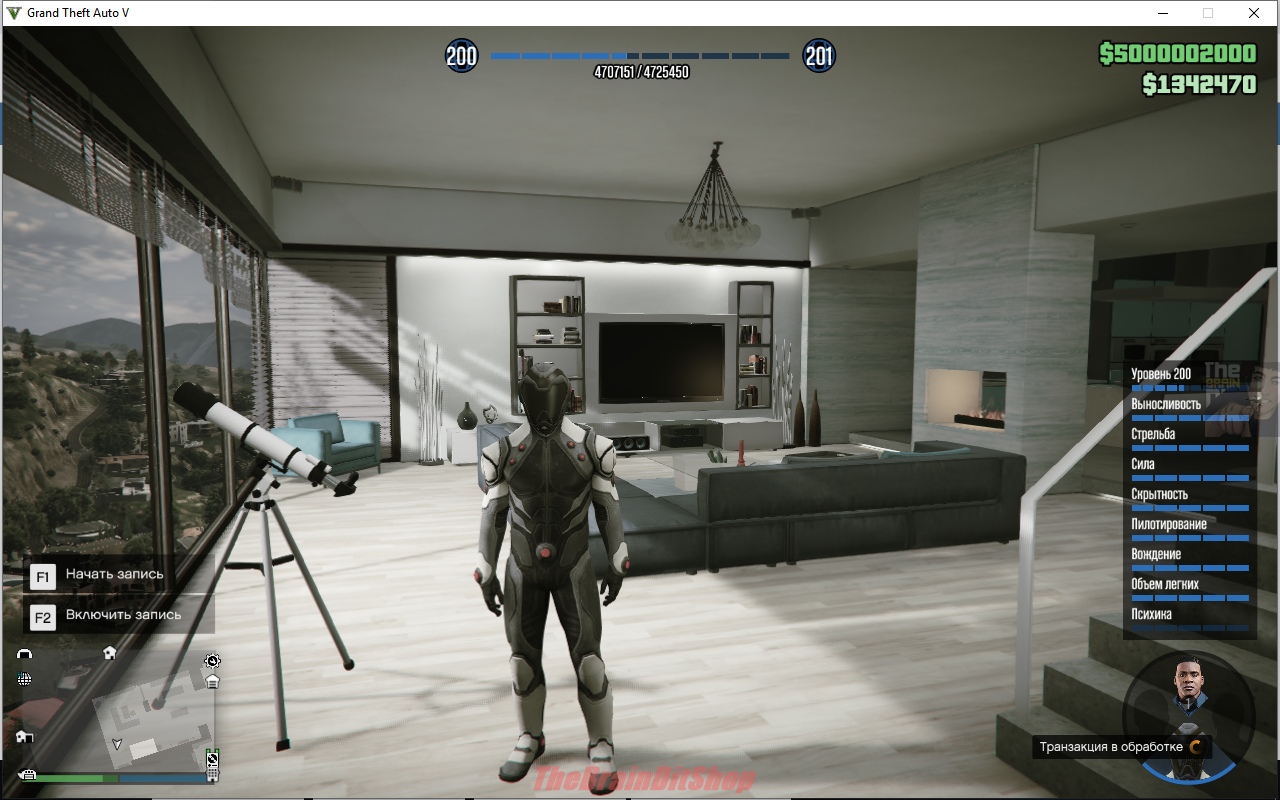The height and width of the screenshot is (800, 1280).
Task: Select the globe marker beside the minimap
Action: coord(24,679)
